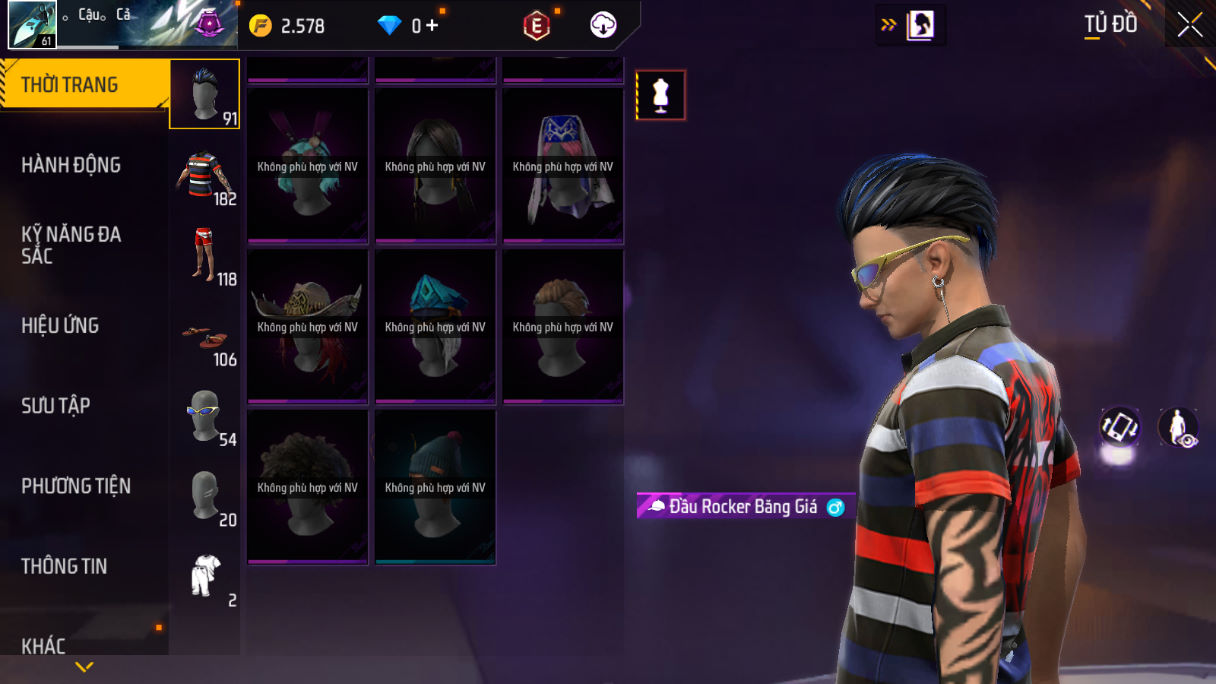Show the PHƯƠNG TIỆN category
The image size is (1216, 684).
76,487
